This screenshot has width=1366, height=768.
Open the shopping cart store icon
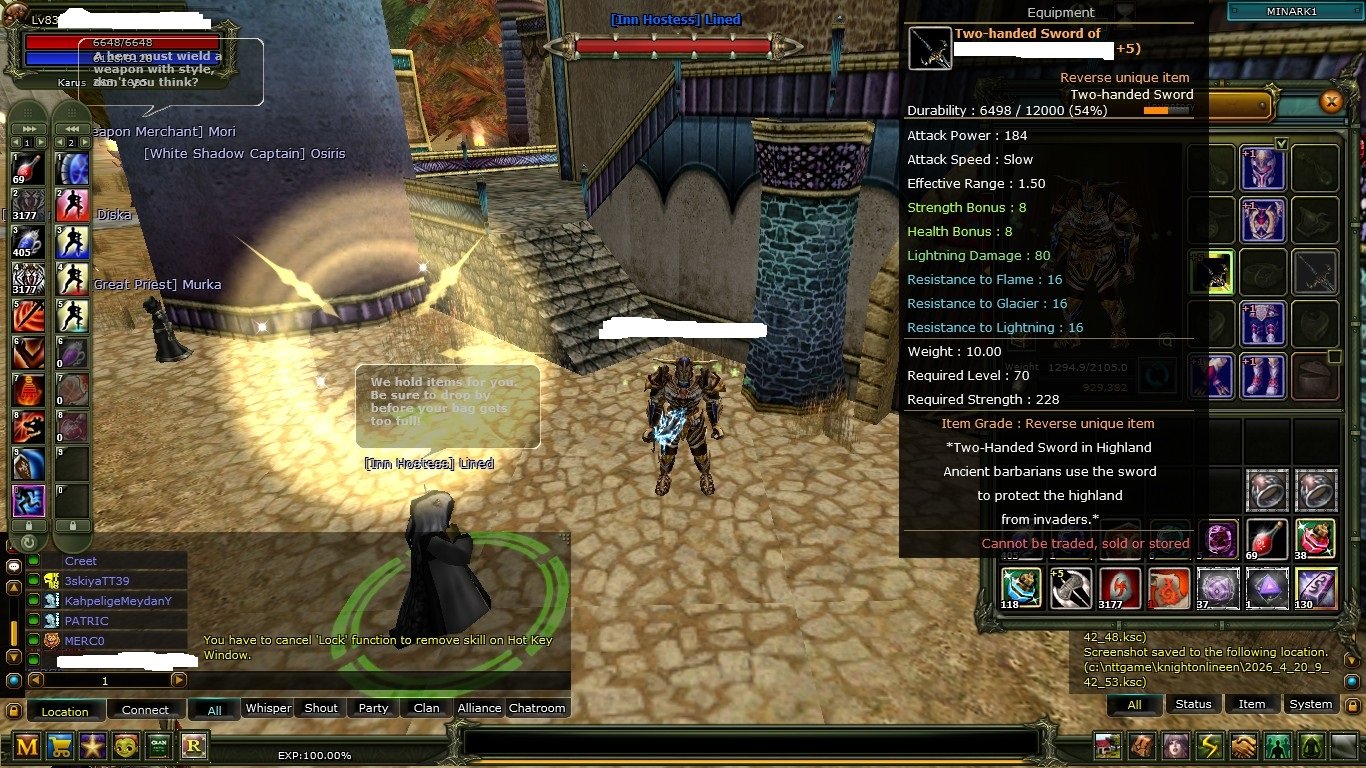60,745
